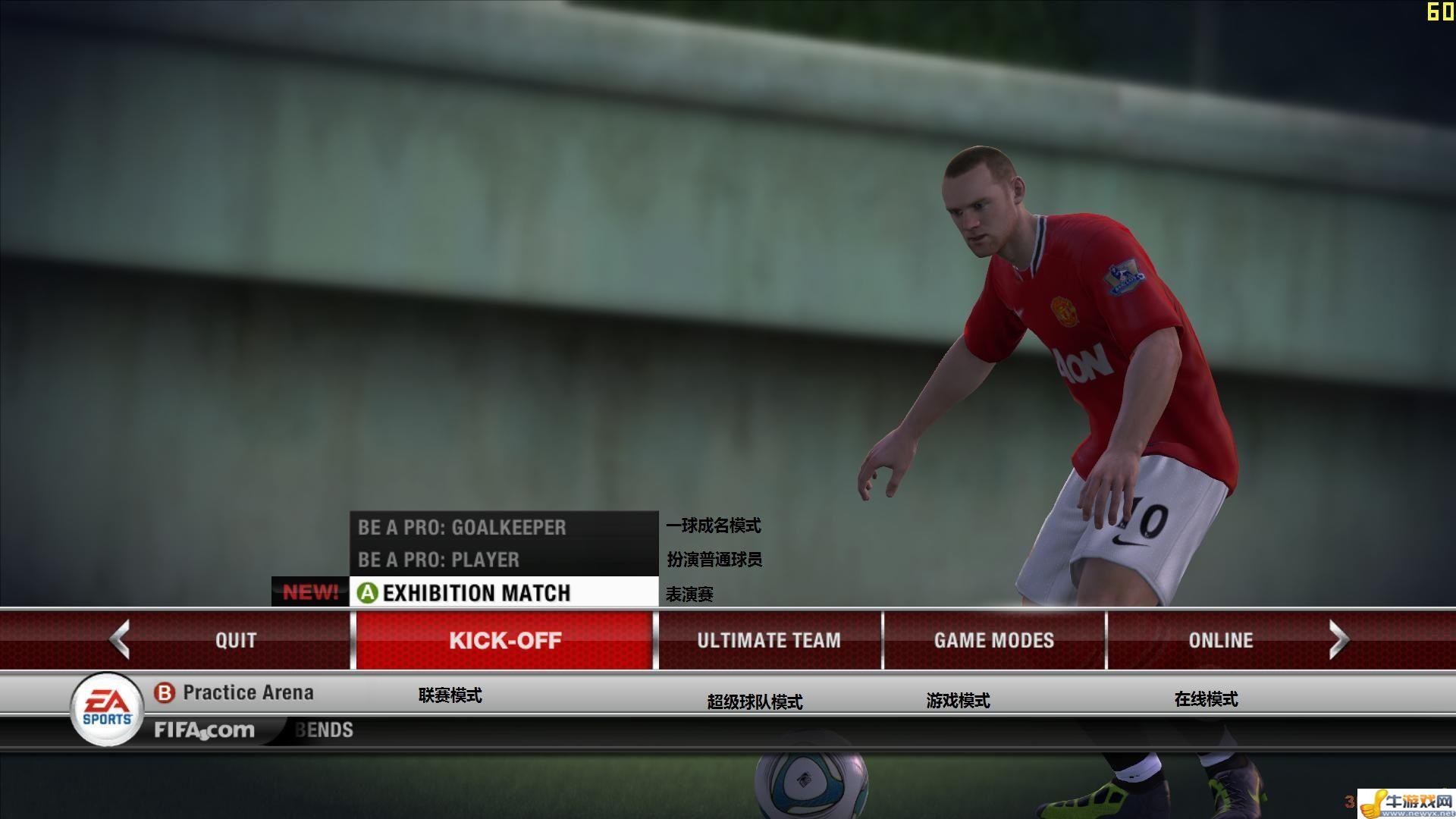Viewport: 1456px width, 819px height.
Task: Click the left arrow on the menu bar
Action: coord(120,639)
